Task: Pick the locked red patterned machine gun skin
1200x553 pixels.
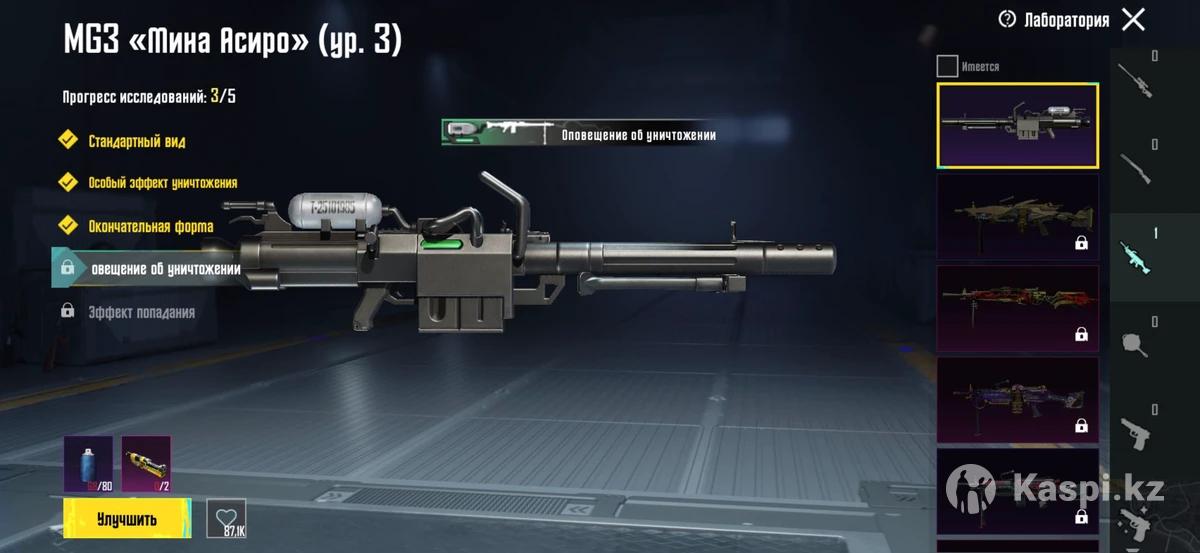Action: click(1017, 308)
